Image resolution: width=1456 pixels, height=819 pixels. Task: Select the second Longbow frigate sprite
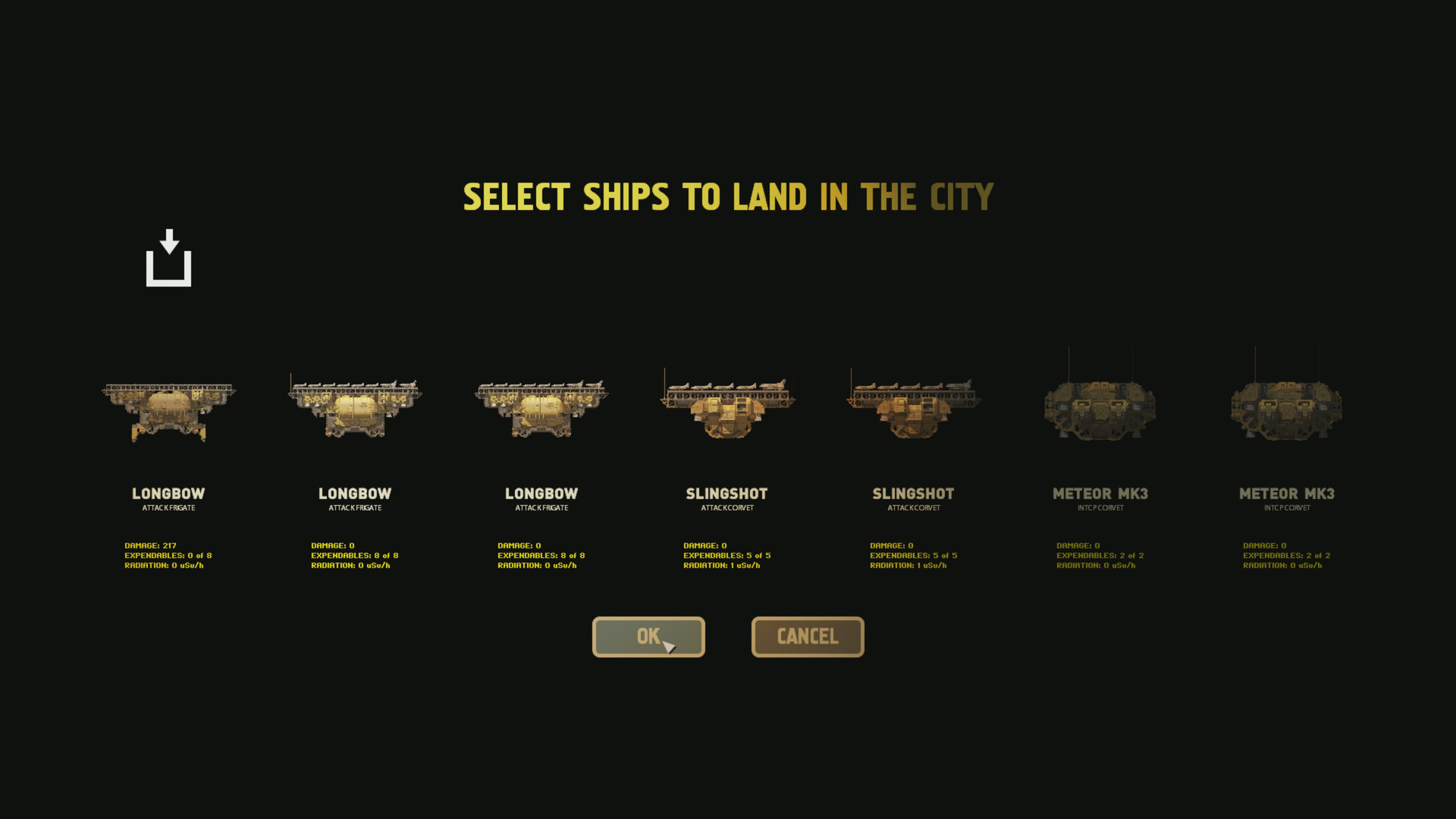point(354,406)
